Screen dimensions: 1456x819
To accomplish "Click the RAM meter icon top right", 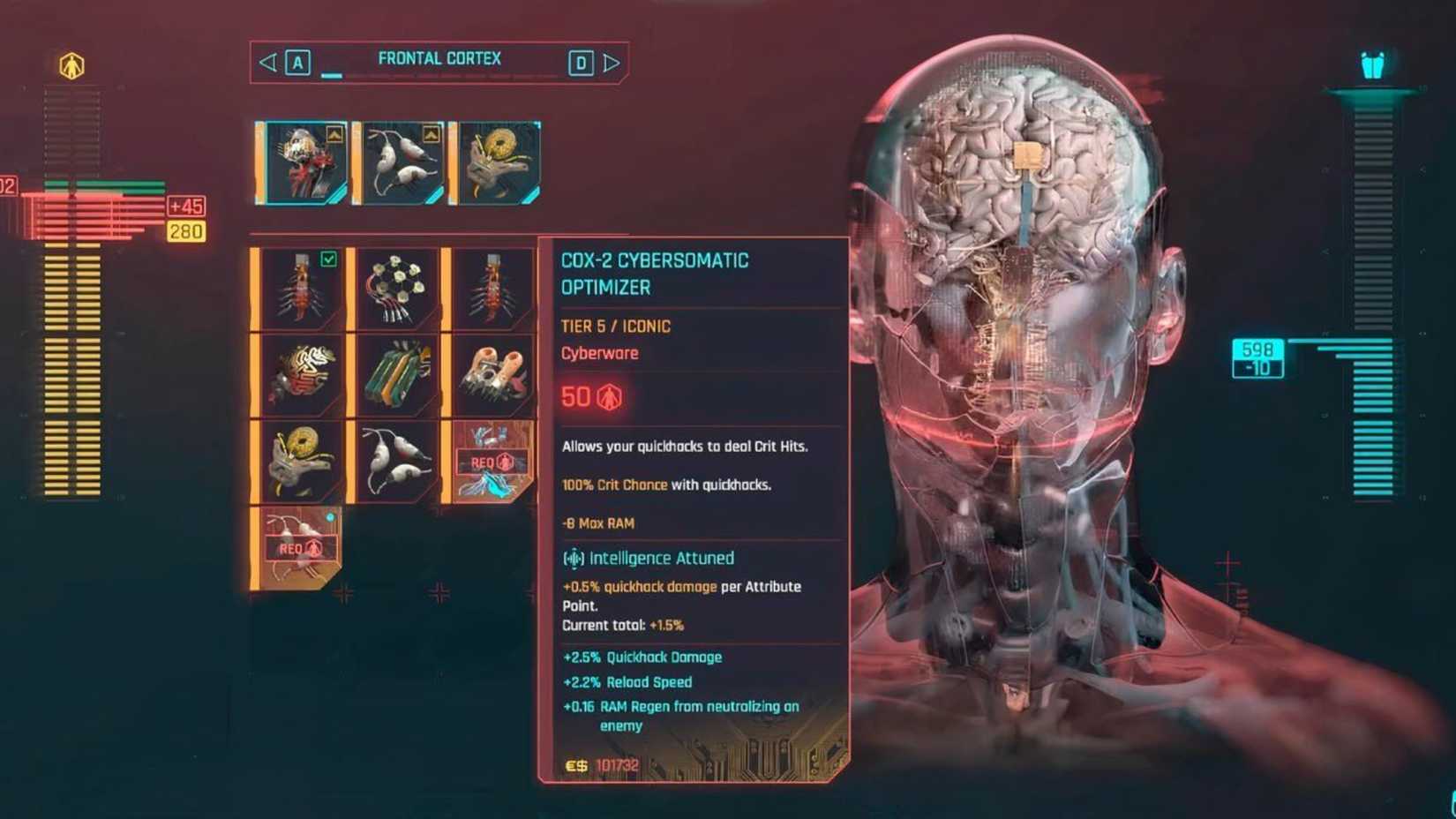I will (1373, 64).
